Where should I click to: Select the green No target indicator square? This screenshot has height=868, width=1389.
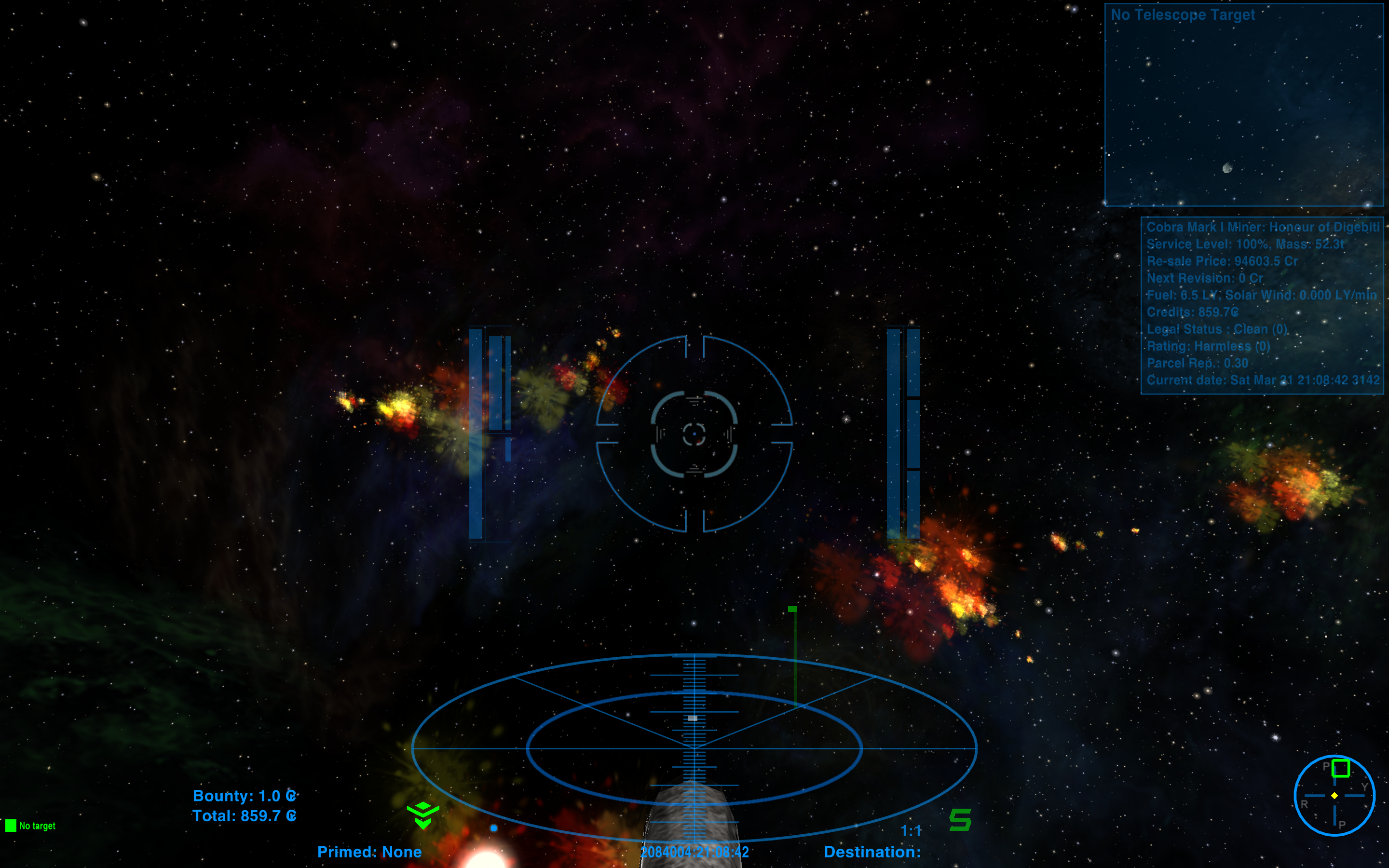[11, 826]
